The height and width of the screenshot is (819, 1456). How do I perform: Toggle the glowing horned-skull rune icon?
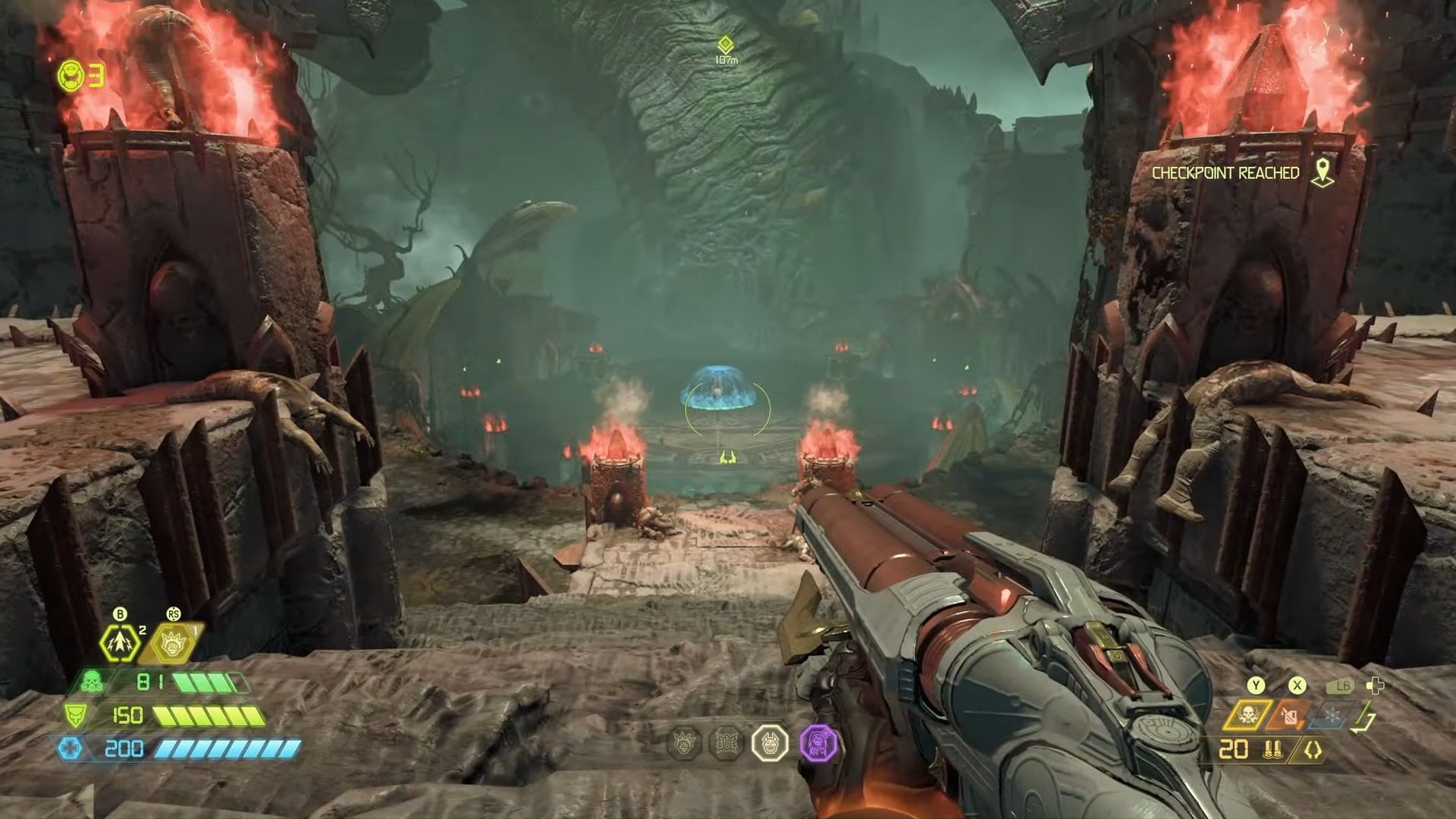pyautogui.click(x=770, y=743)
